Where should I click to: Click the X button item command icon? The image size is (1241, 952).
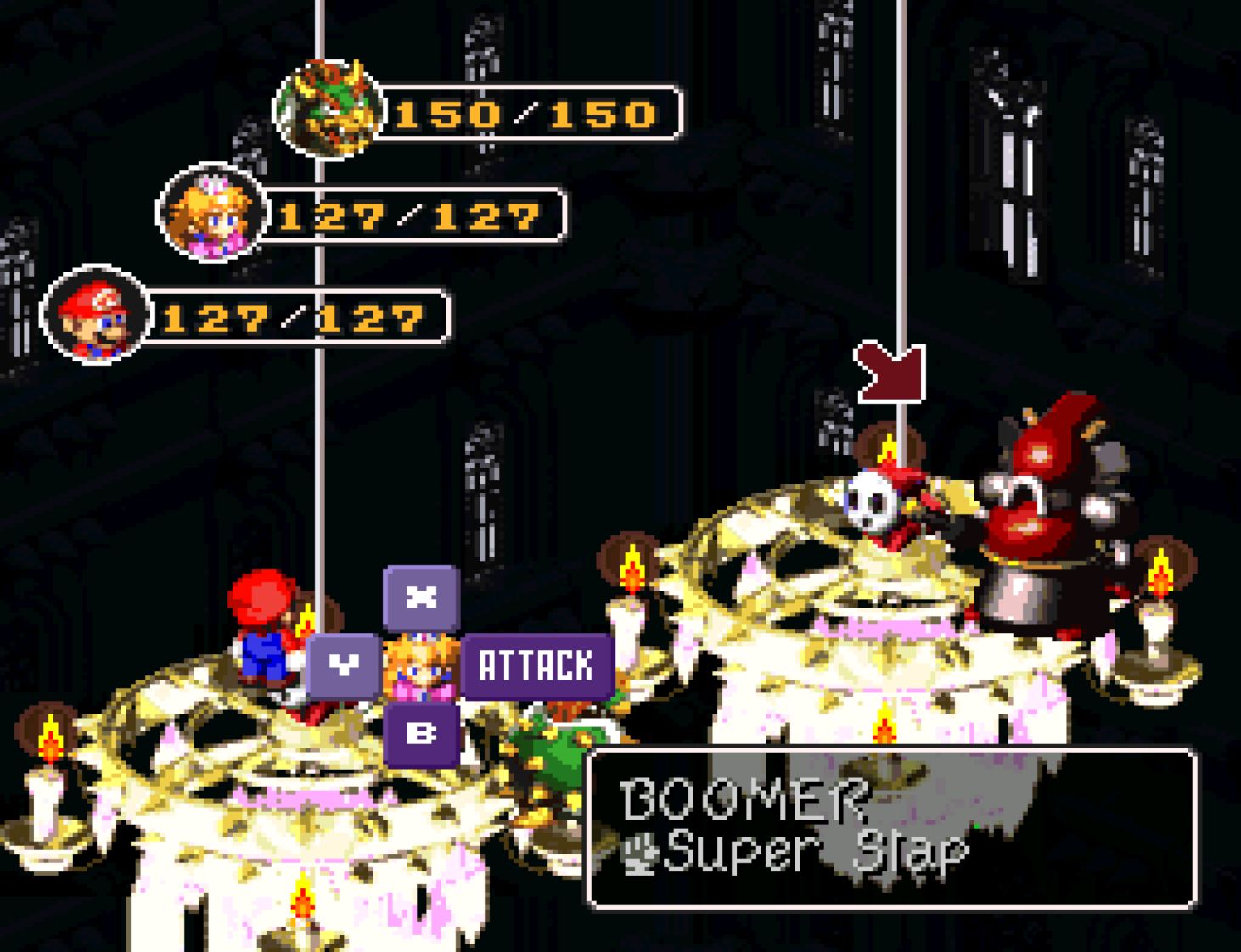point(420,598)
